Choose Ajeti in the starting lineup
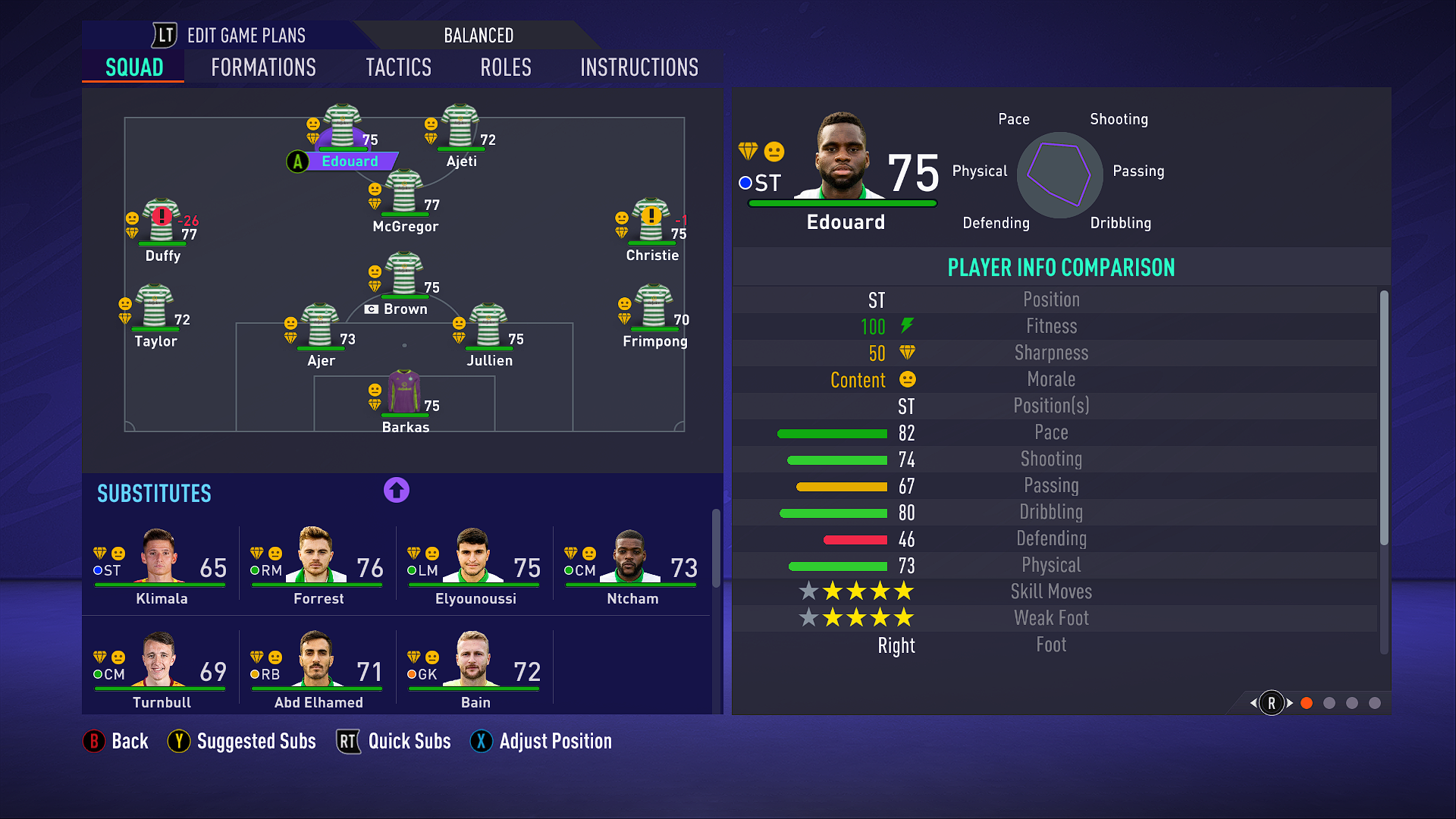The width and height of the screenshot is (1456, 819). 460,129
